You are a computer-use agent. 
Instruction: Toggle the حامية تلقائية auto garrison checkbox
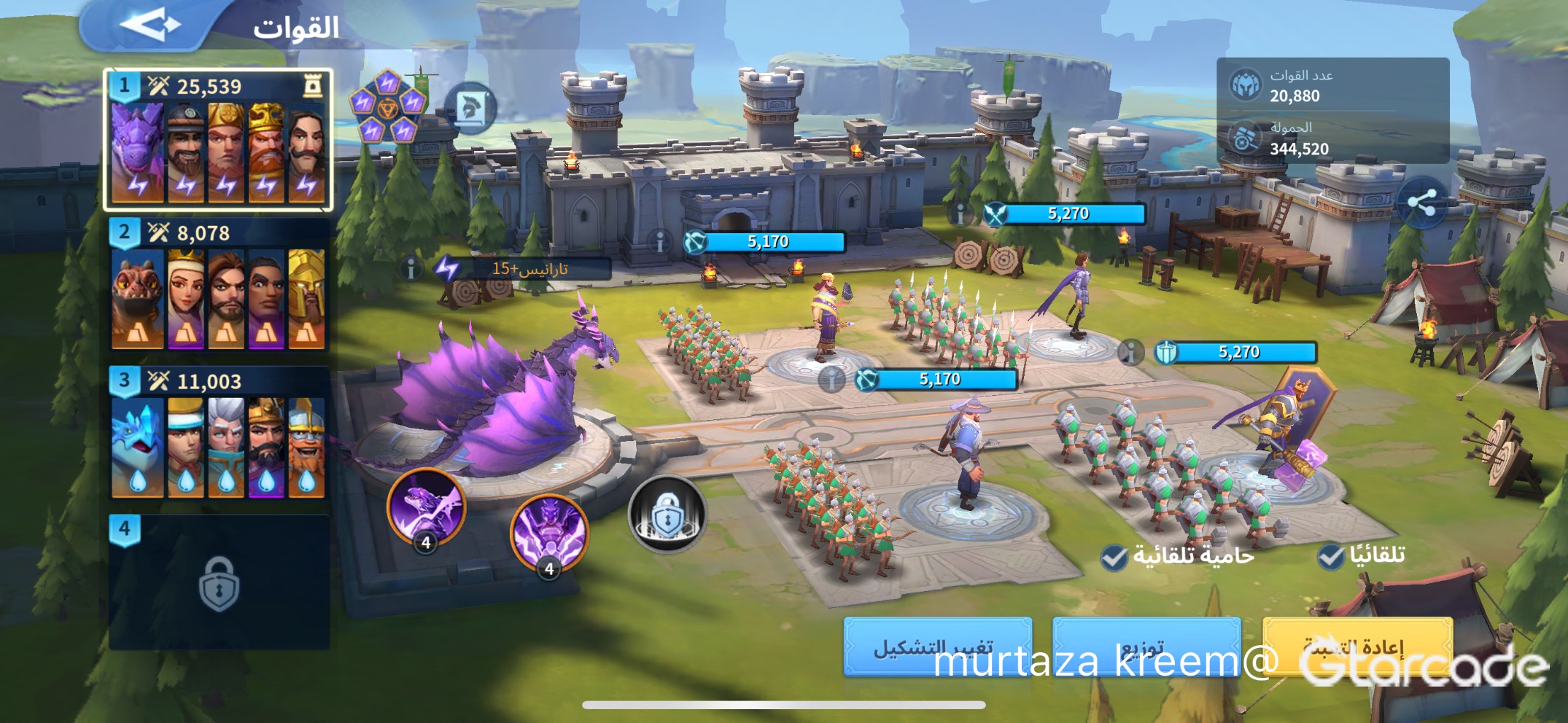pyautogui.click(x=1114, y=558)
